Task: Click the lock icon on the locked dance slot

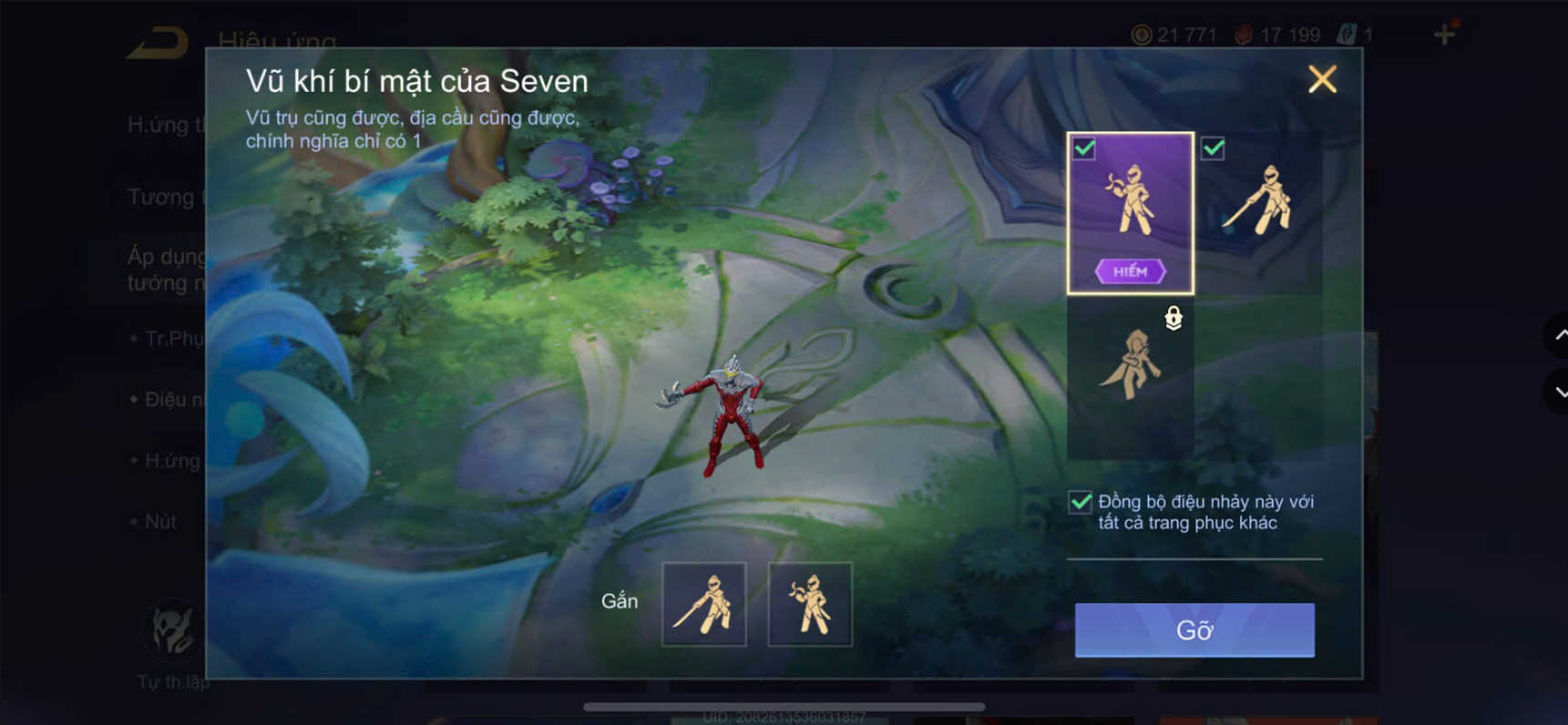Action: coord(1173,320)
